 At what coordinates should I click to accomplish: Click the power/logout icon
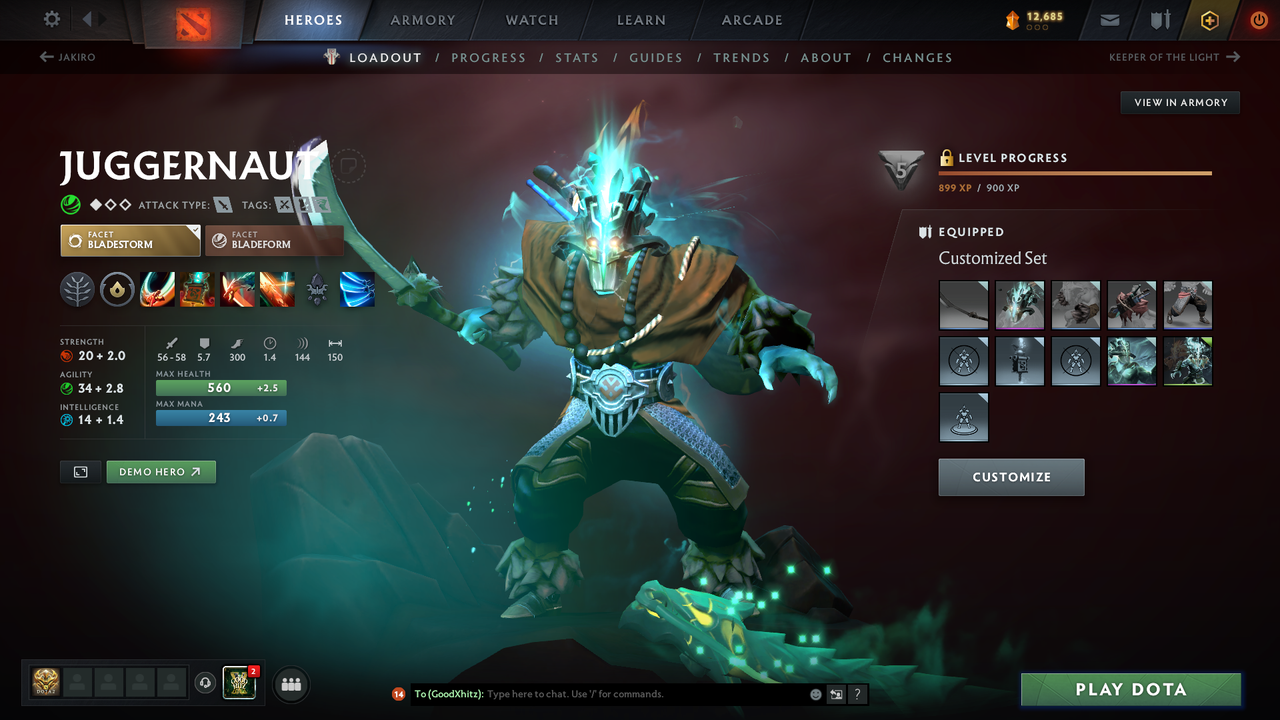1258,19
